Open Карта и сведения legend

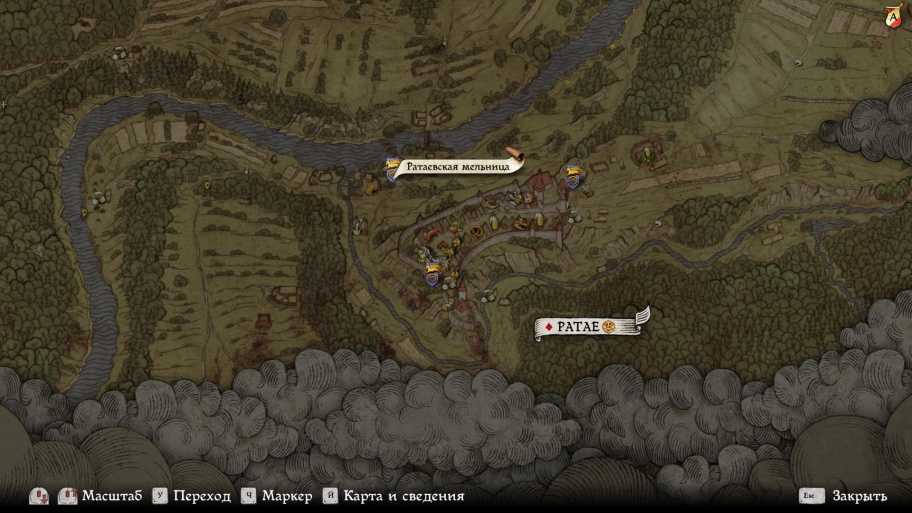coord(403,496)
